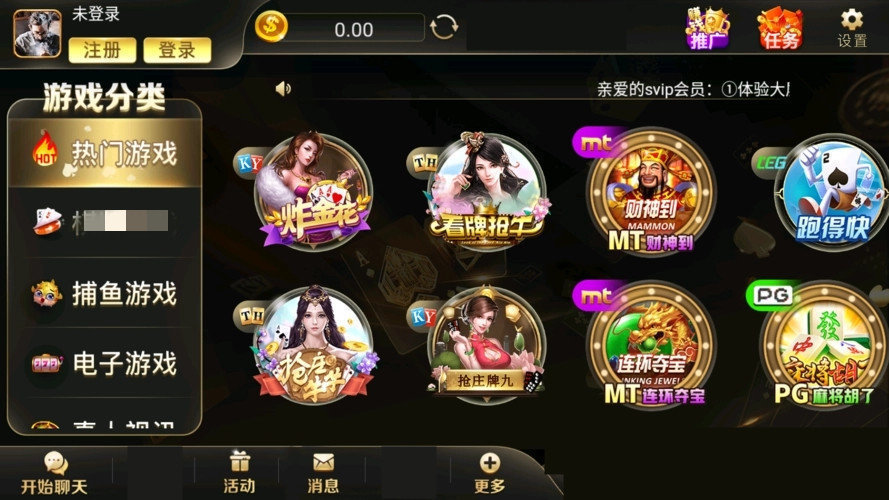Screen dimensions: 889x500
Task: Switch to 捕鱼游戏 fishing games category
Action: pos(105,293)
